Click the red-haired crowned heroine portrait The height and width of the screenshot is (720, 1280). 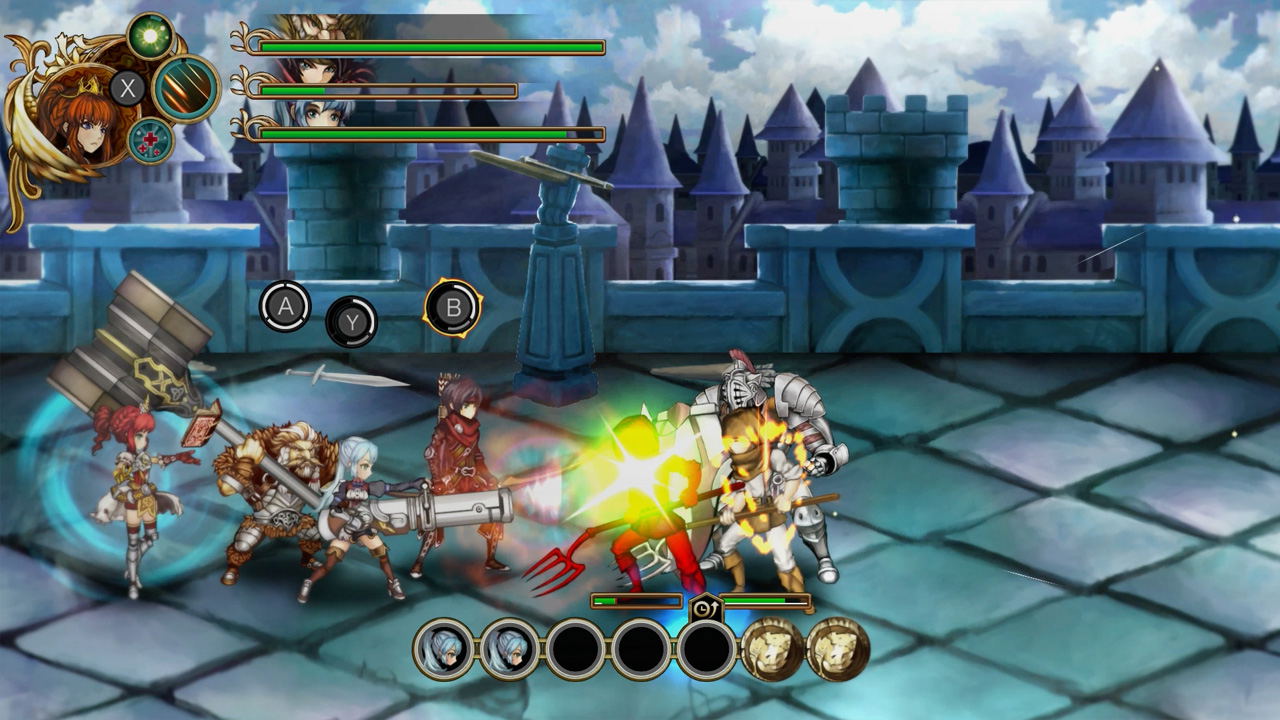coord(76,112)
